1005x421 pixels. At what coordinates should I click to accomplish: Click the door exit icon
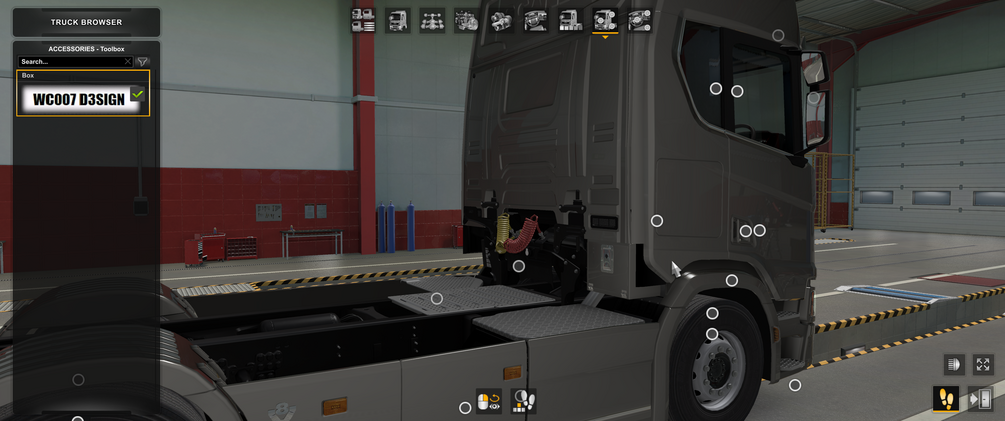click(x=981, y=399)
